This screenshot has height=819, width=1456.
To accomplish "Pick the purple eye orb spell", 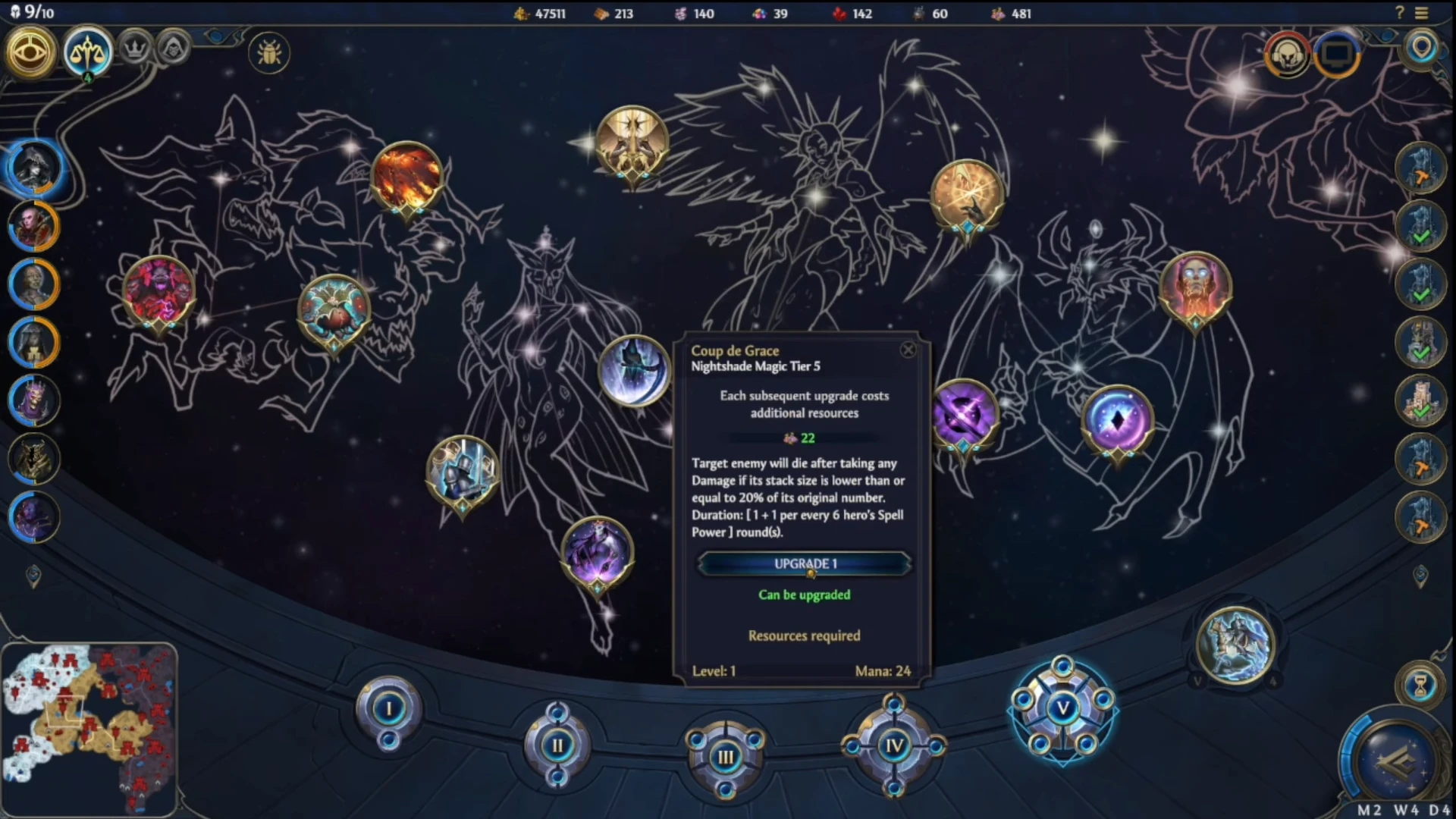I will 1117,421.
